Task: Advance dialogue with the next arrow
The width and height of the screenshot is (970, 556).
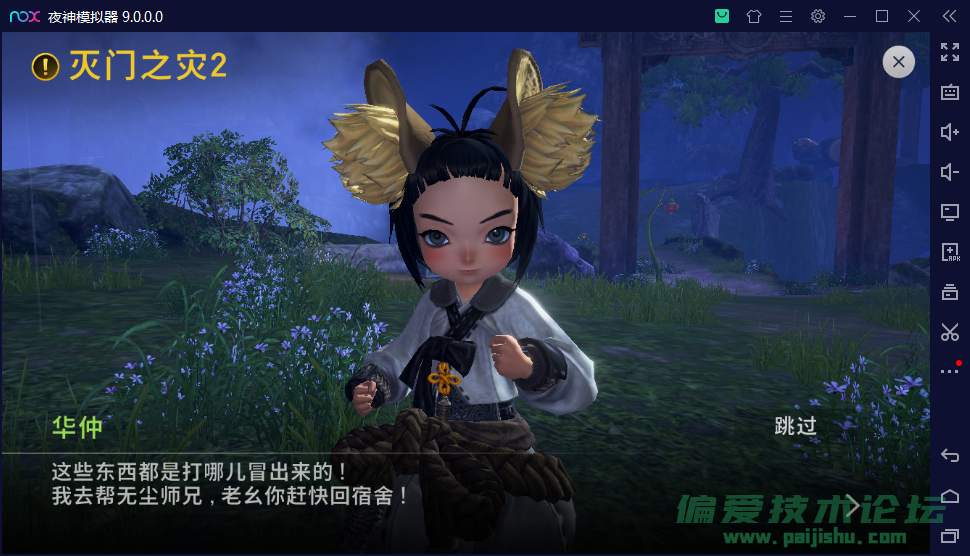Action: 853,505
